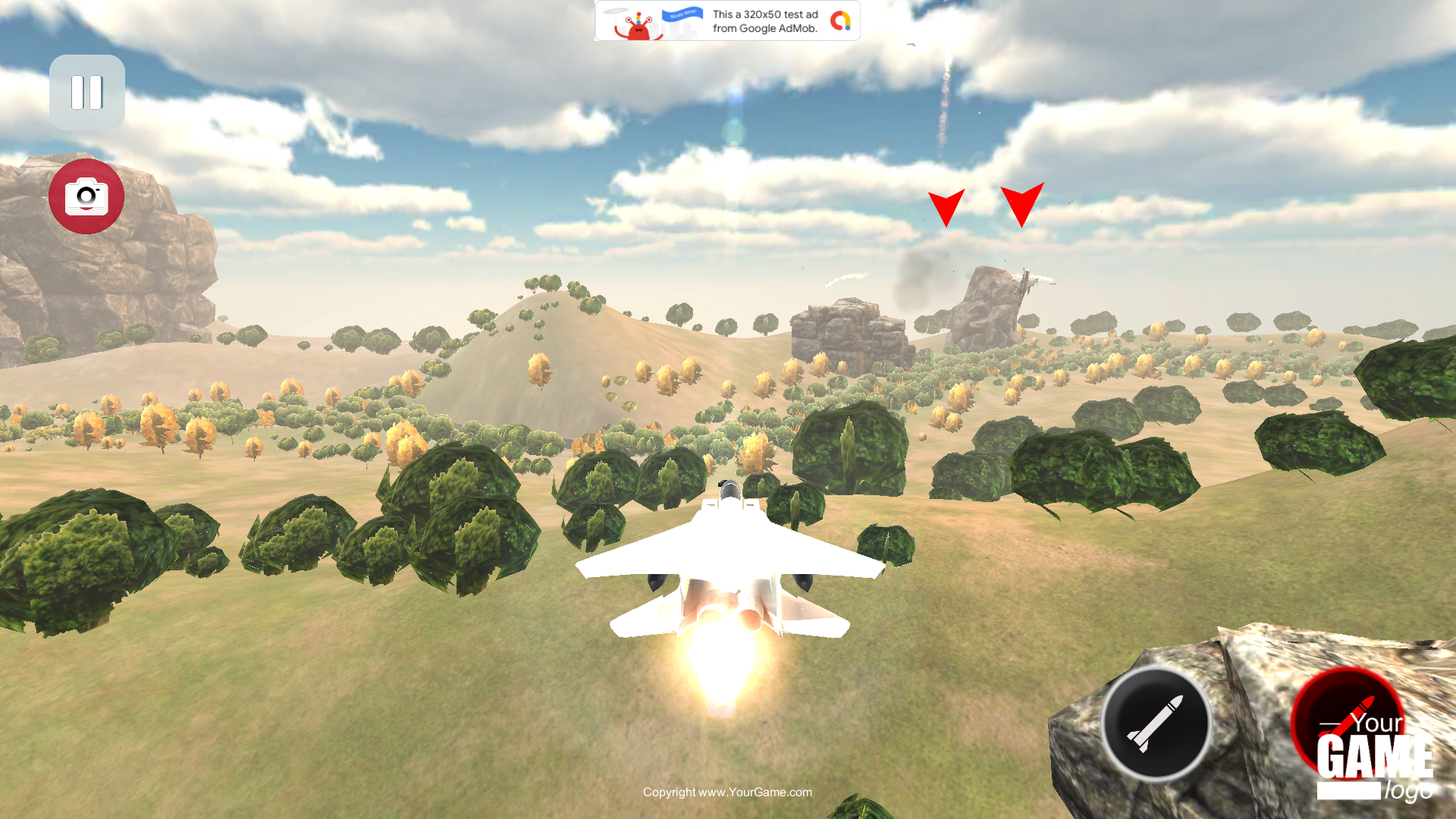The width and height of the screenshot is (1456, 819).
Task: Take a screenshot with the camera button
Action: pyautogui.click(x=86, y=196)
